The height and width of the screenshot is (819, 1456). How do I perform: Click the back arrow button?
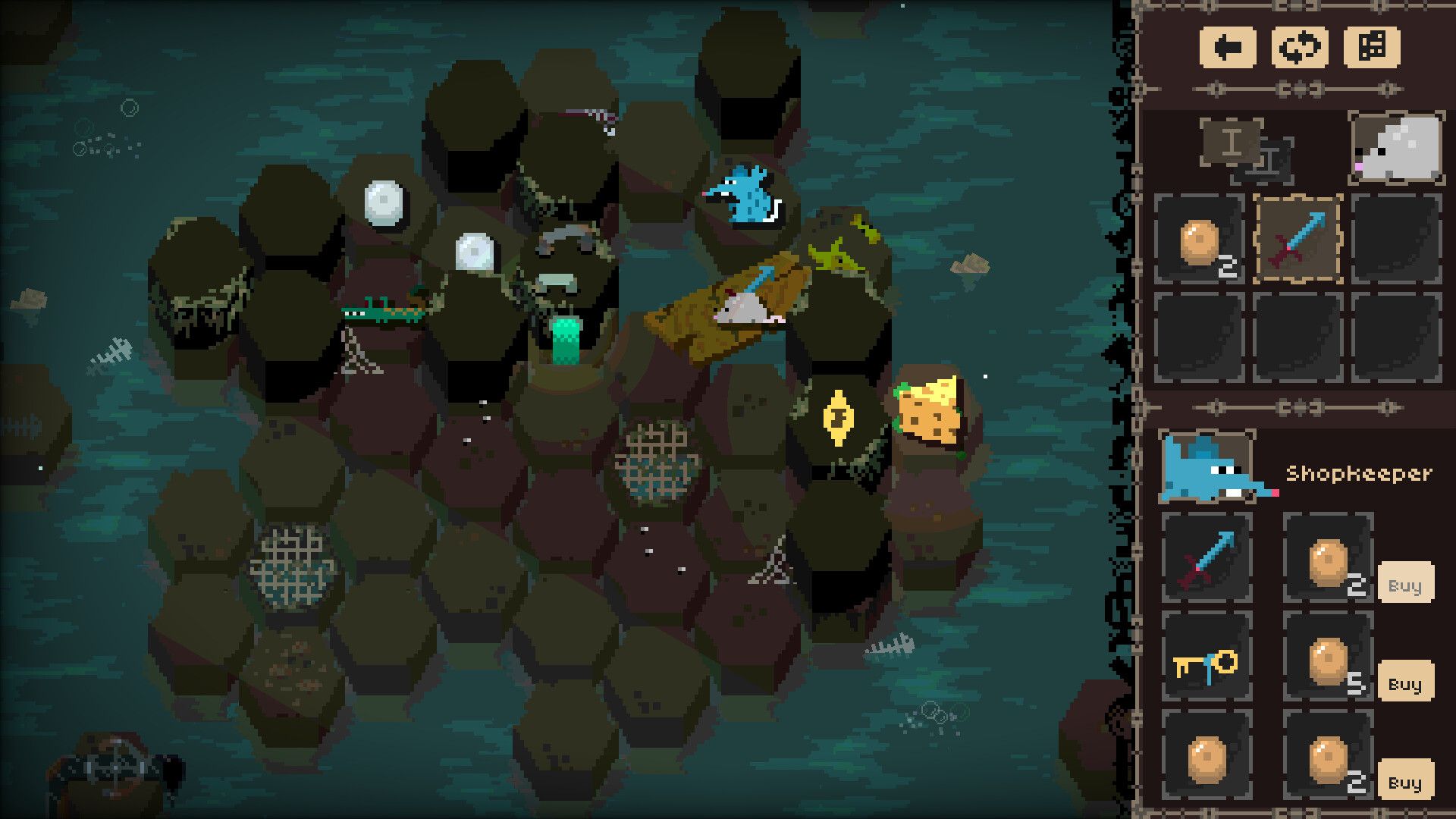tap(1228, 48)
